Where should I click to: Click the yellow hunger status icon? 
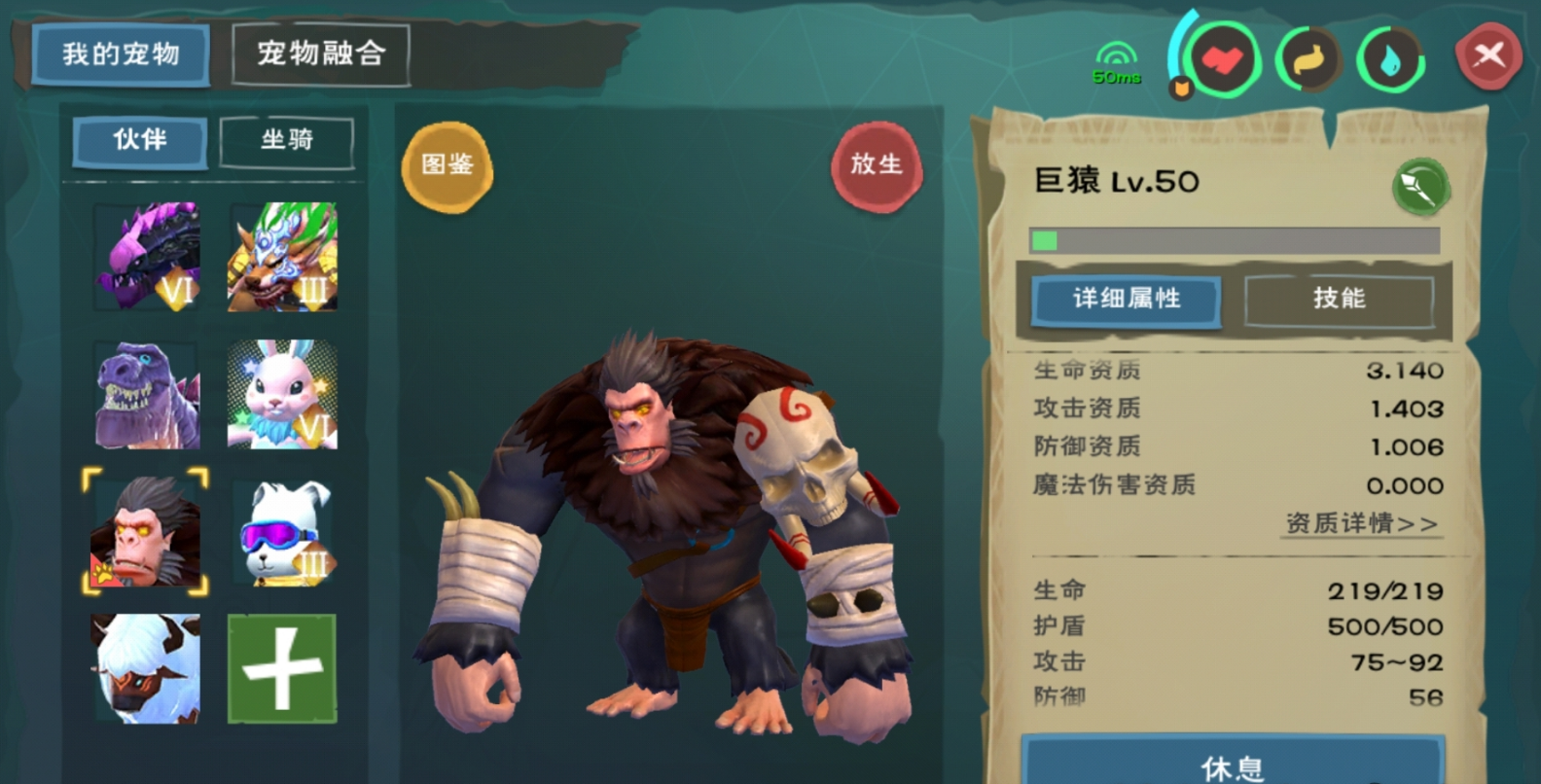click(x=1308, y=58)
